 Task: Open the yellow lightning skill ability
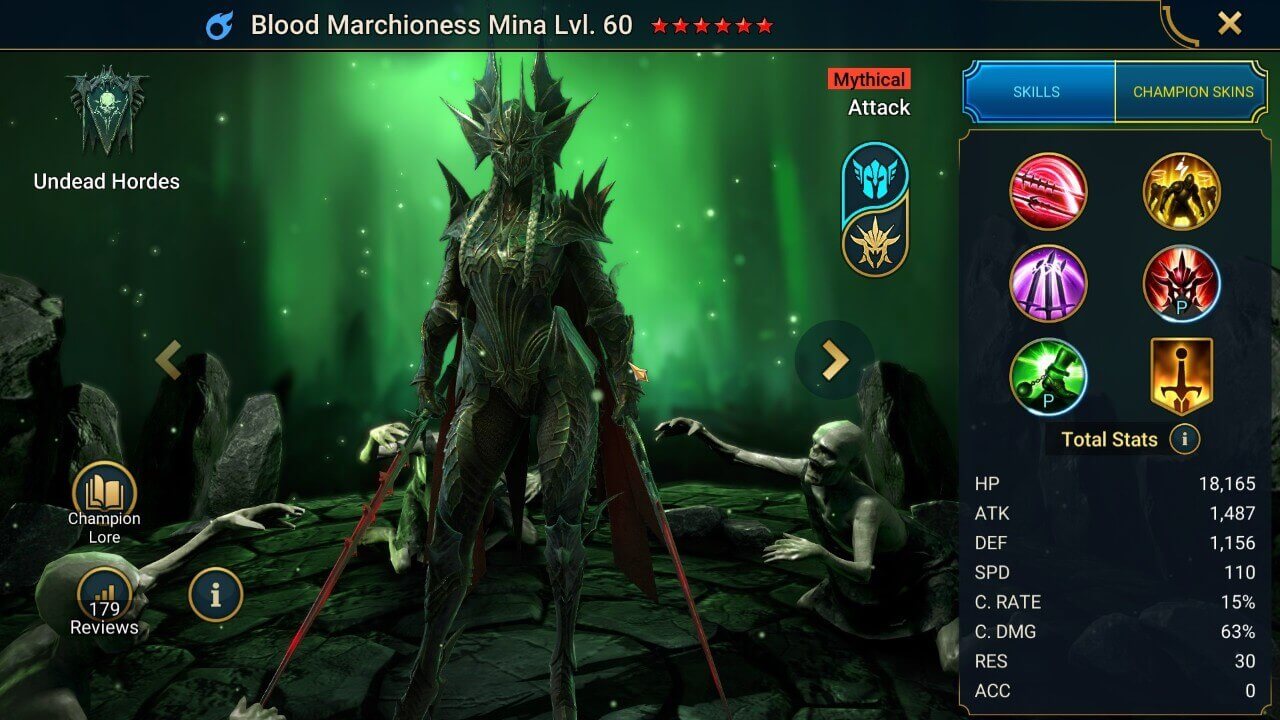(1182, 191)
